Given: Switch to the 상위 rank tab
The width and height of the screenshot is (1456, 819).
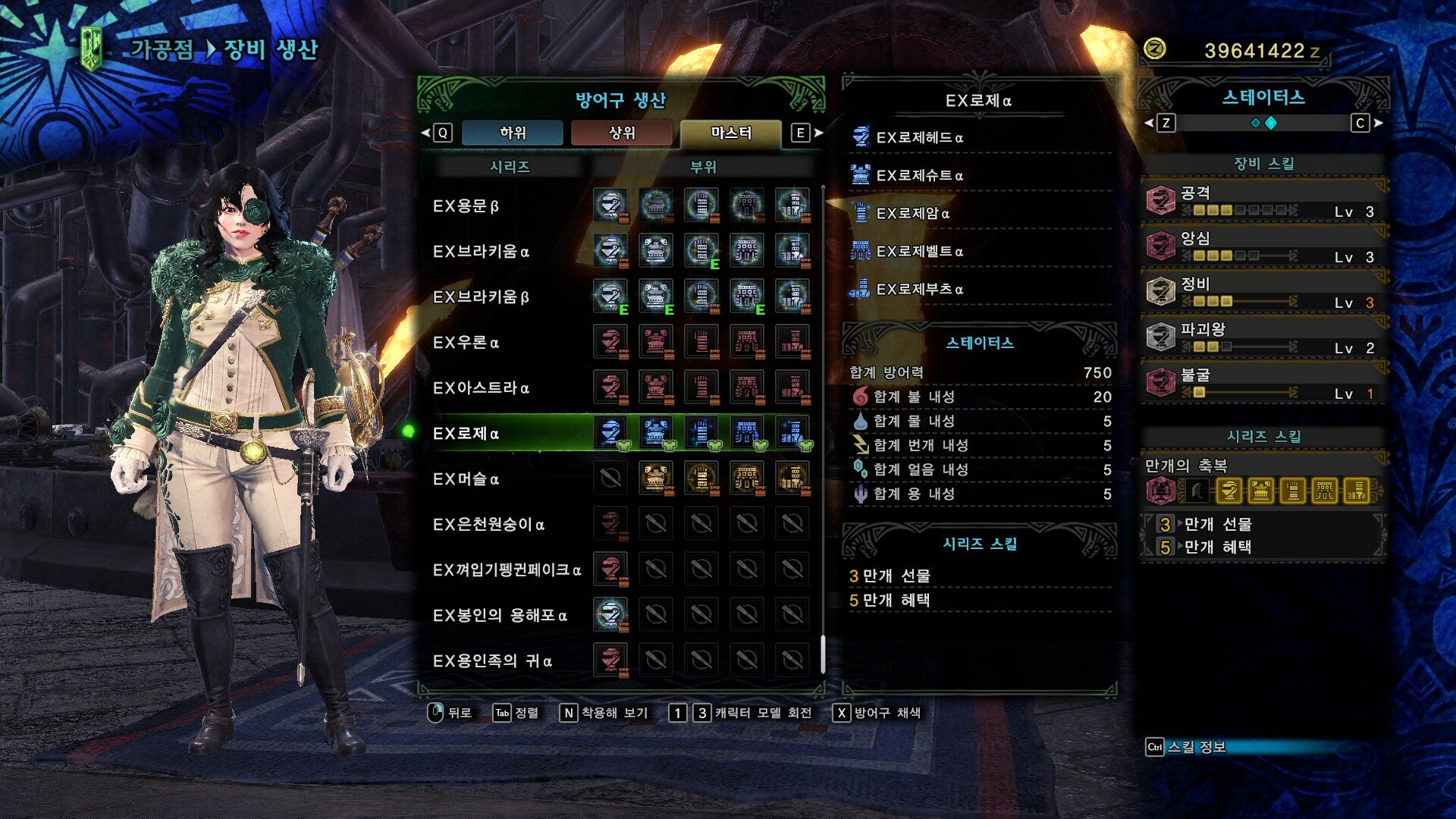Looking at the screenshot, I should pos(621,133).
